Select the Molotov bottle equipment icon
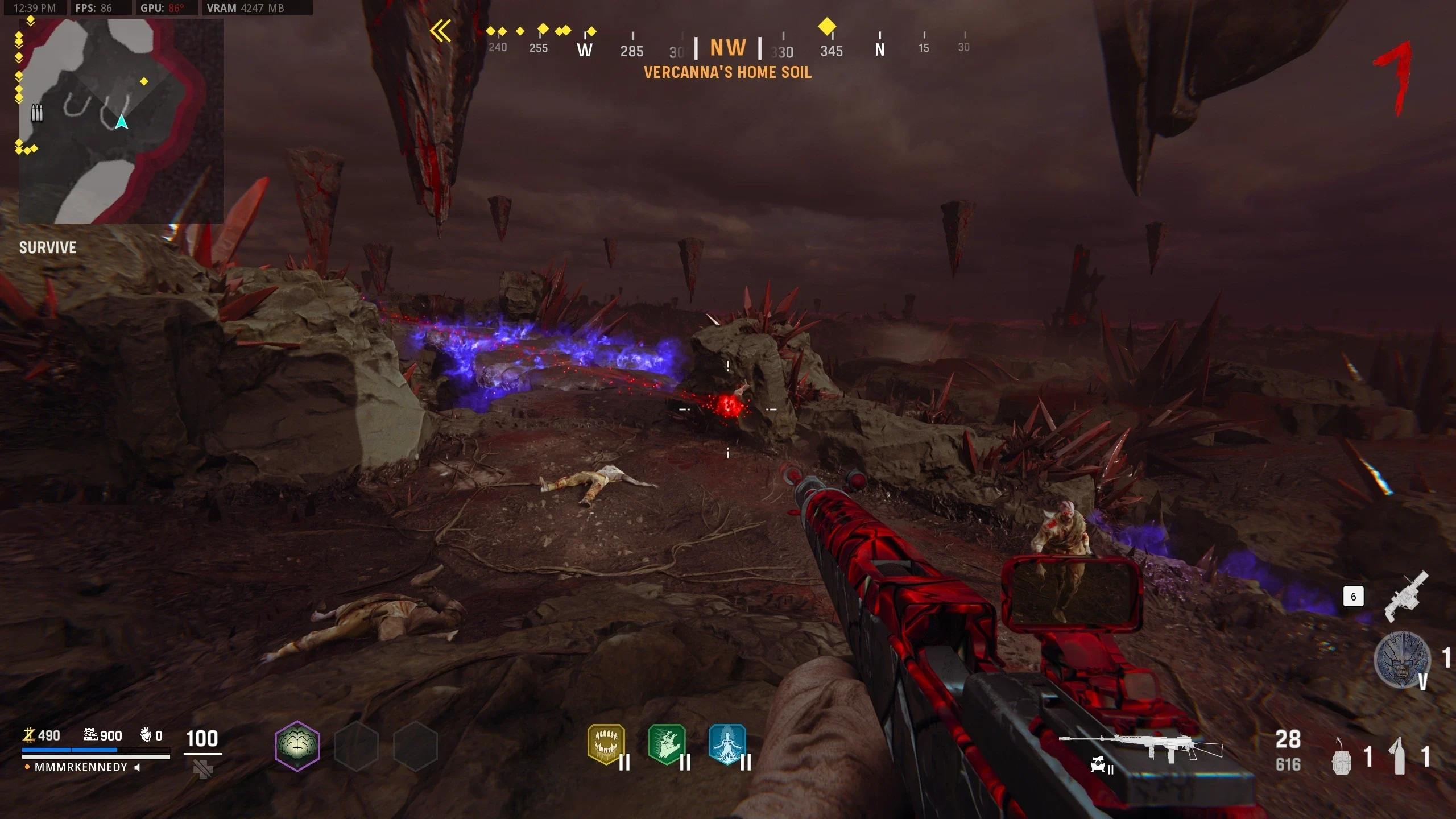Screen dimensions: 1456x819 pos(1399,756)
